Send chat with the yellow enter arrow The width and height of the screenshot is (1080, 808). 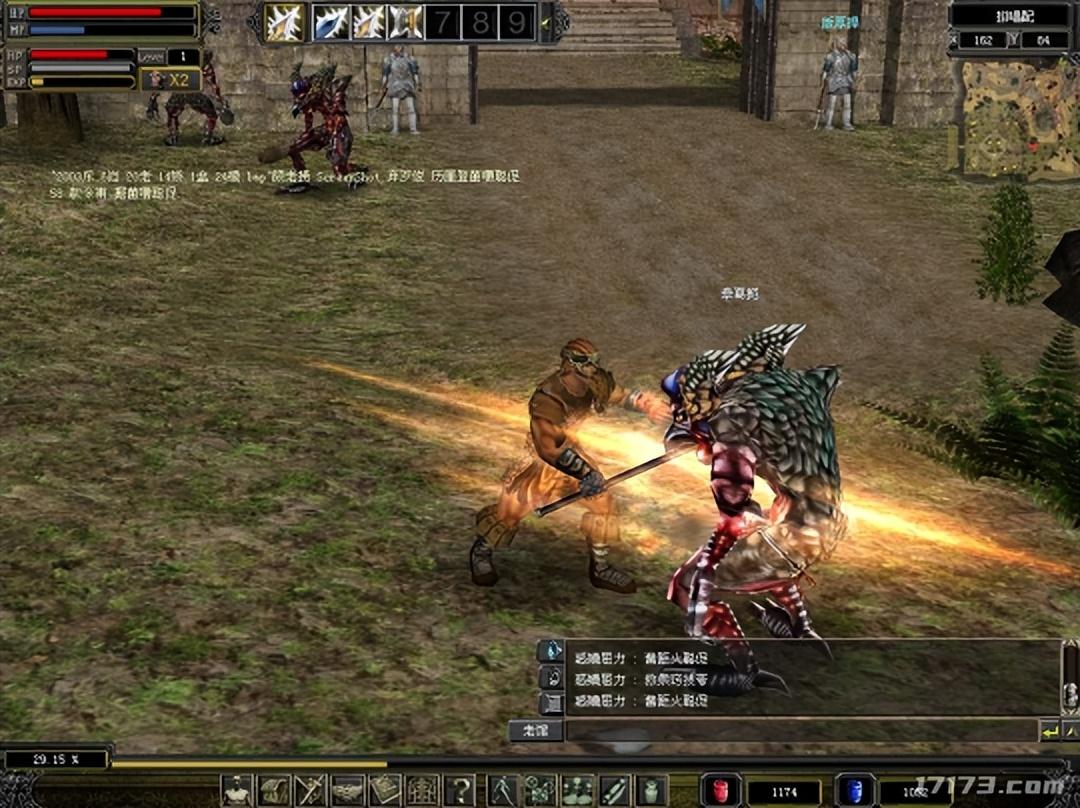pos(1049,731)
